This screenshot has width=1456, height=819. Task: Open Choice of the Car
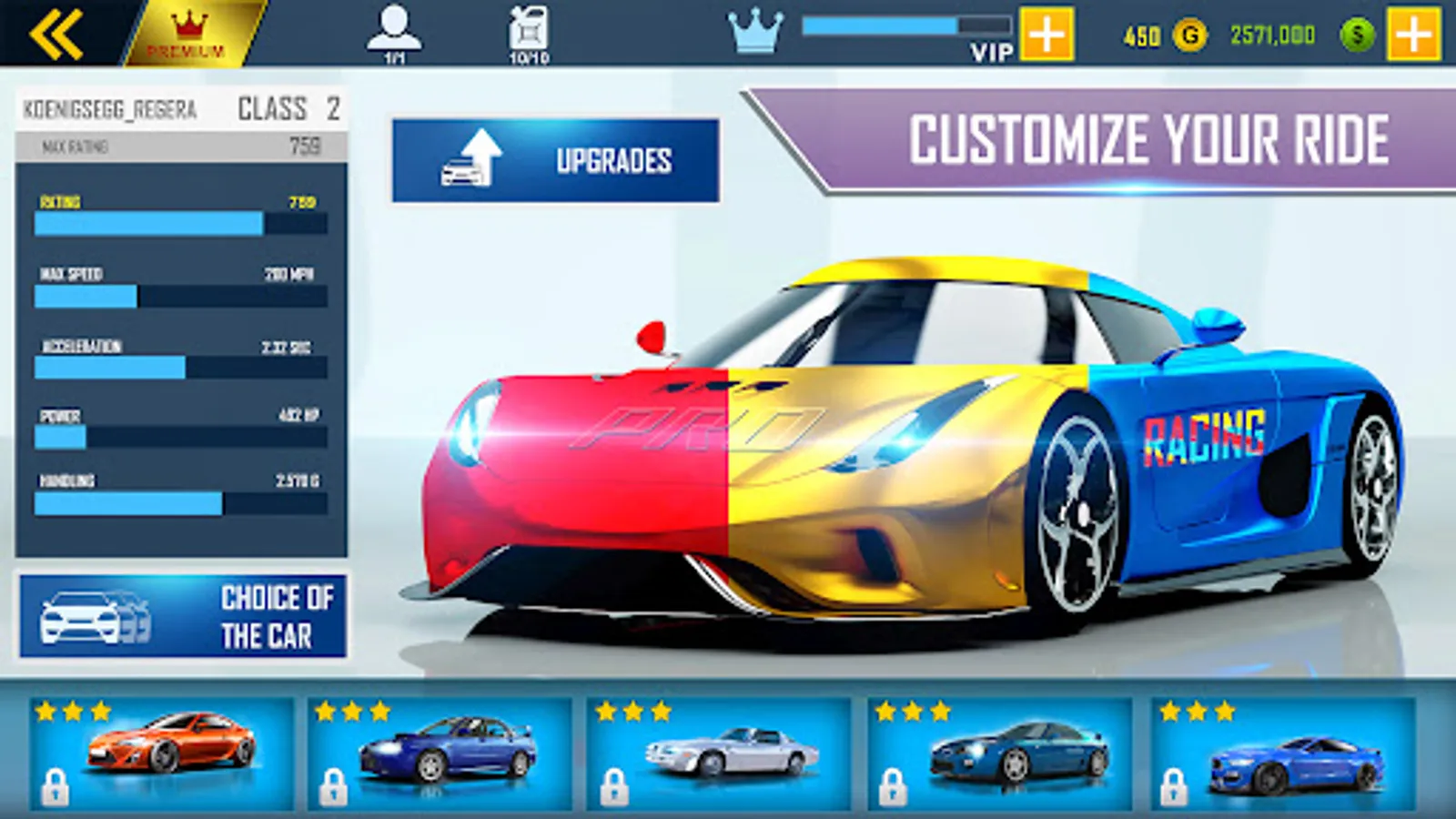(183, 616)
